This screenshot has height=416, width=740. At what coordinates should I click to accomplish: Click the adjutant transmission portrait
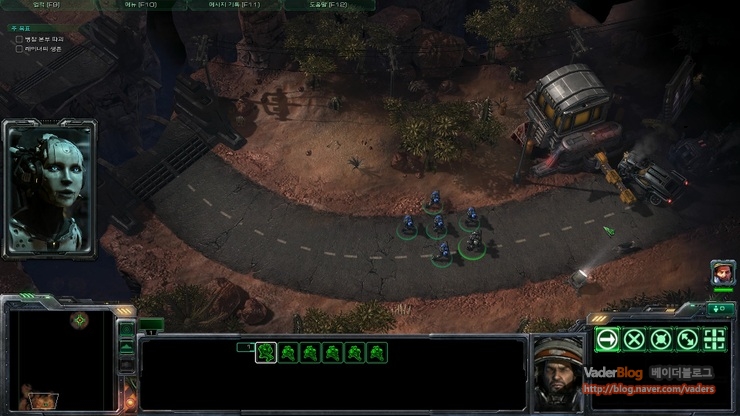[49, 187]
